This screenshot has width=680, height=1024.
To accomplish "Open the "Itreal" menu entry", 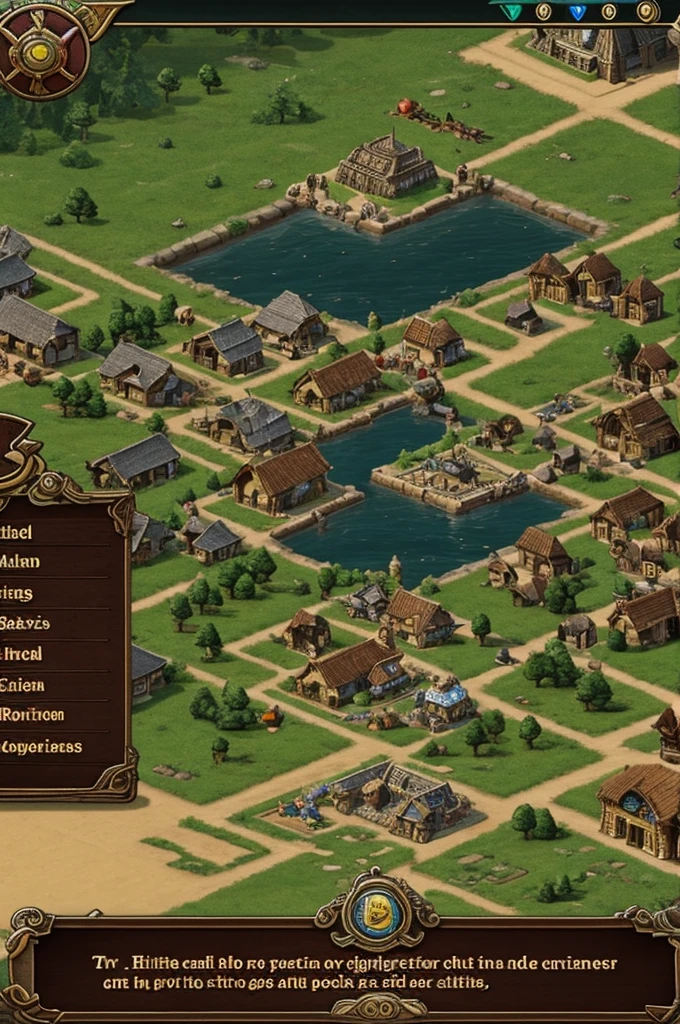I will (22, 654).
